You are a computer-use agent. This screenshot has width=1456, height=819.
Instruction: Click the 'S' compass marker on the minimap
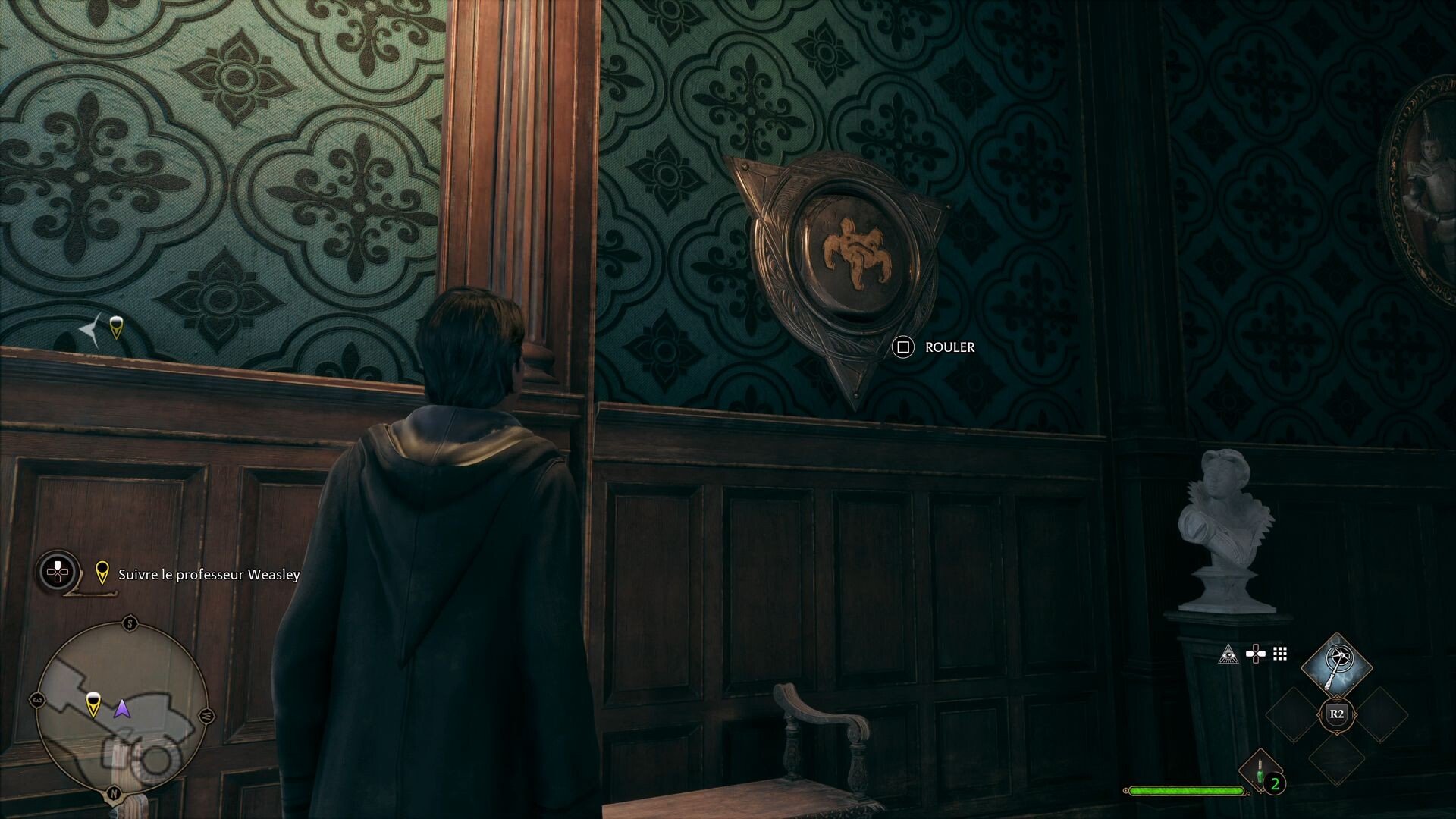130,622
